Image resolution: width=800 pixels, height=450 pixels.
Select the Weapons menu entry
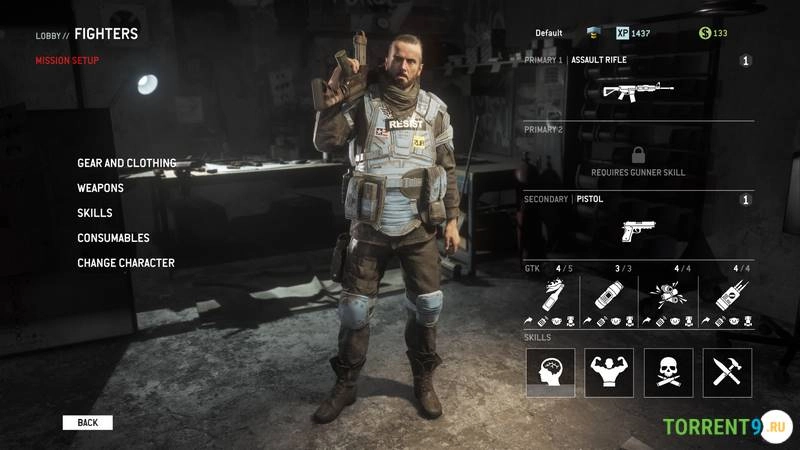click(100, 188)
